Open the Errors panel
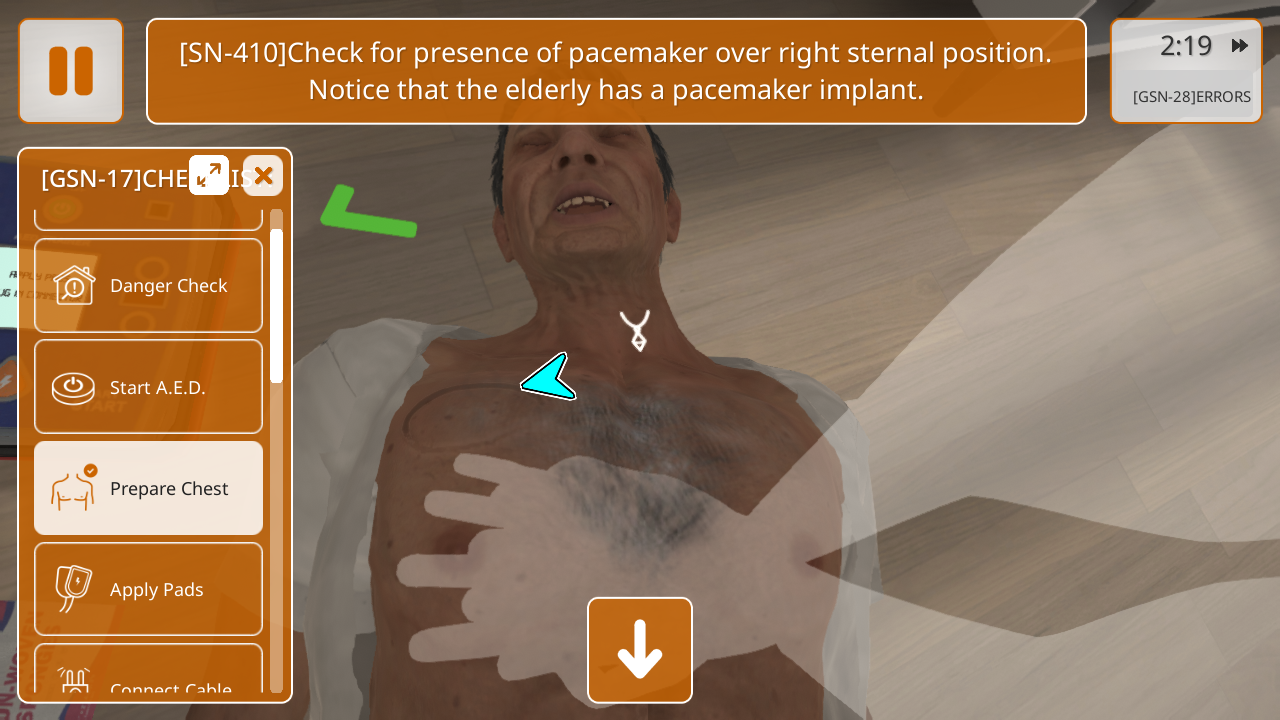This screenshot has height=720, width=1280. (x=1191, y=97)
